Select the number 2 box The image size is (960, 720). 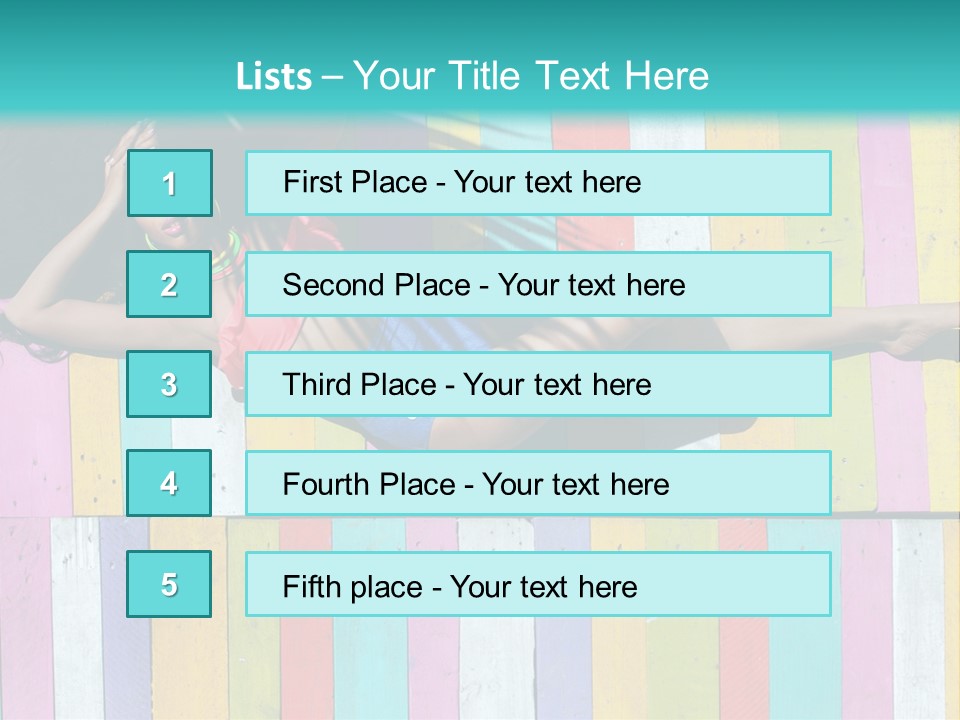pos(169,285)
